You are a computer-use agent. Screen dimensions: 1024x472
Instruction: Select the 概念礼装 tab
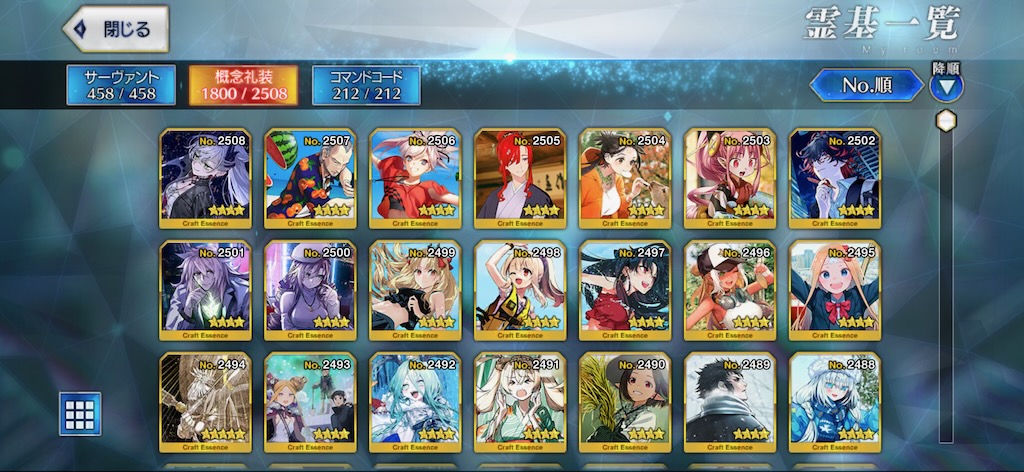(x=244, y=85)
